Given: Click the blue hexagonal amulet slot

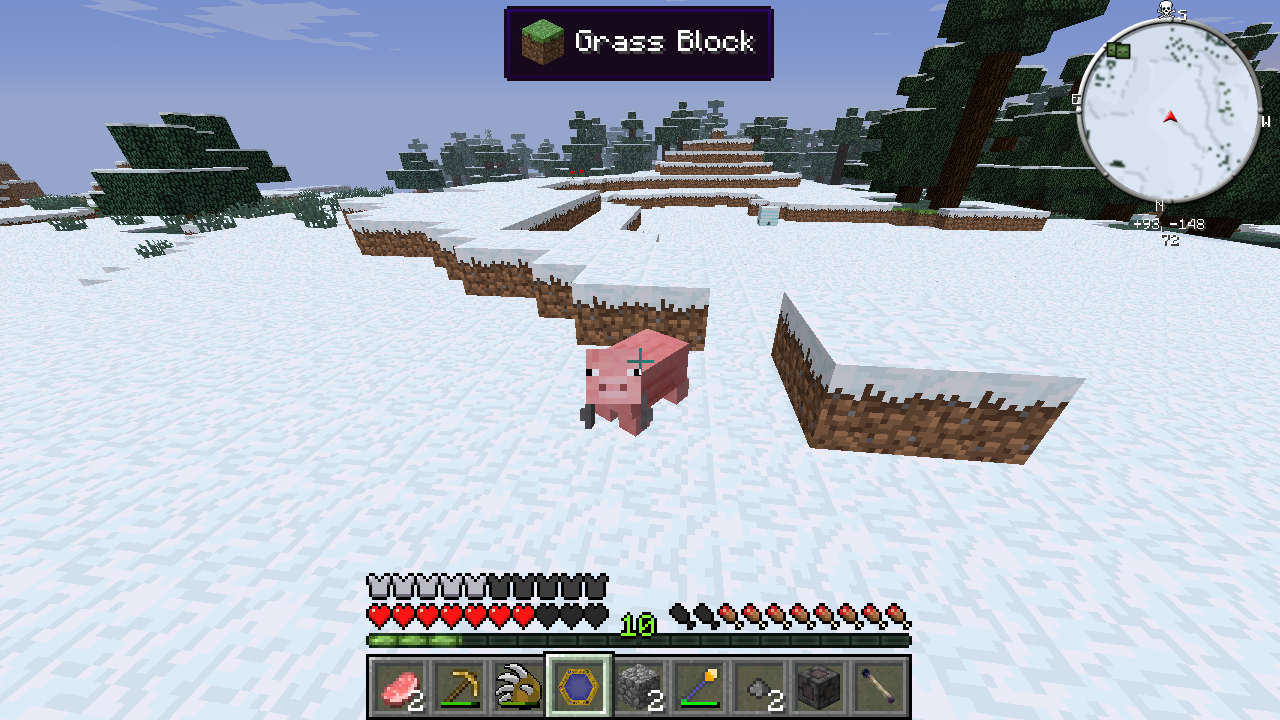Looking at the screenshot, I should pyautogui.click(x=579, y=686).
